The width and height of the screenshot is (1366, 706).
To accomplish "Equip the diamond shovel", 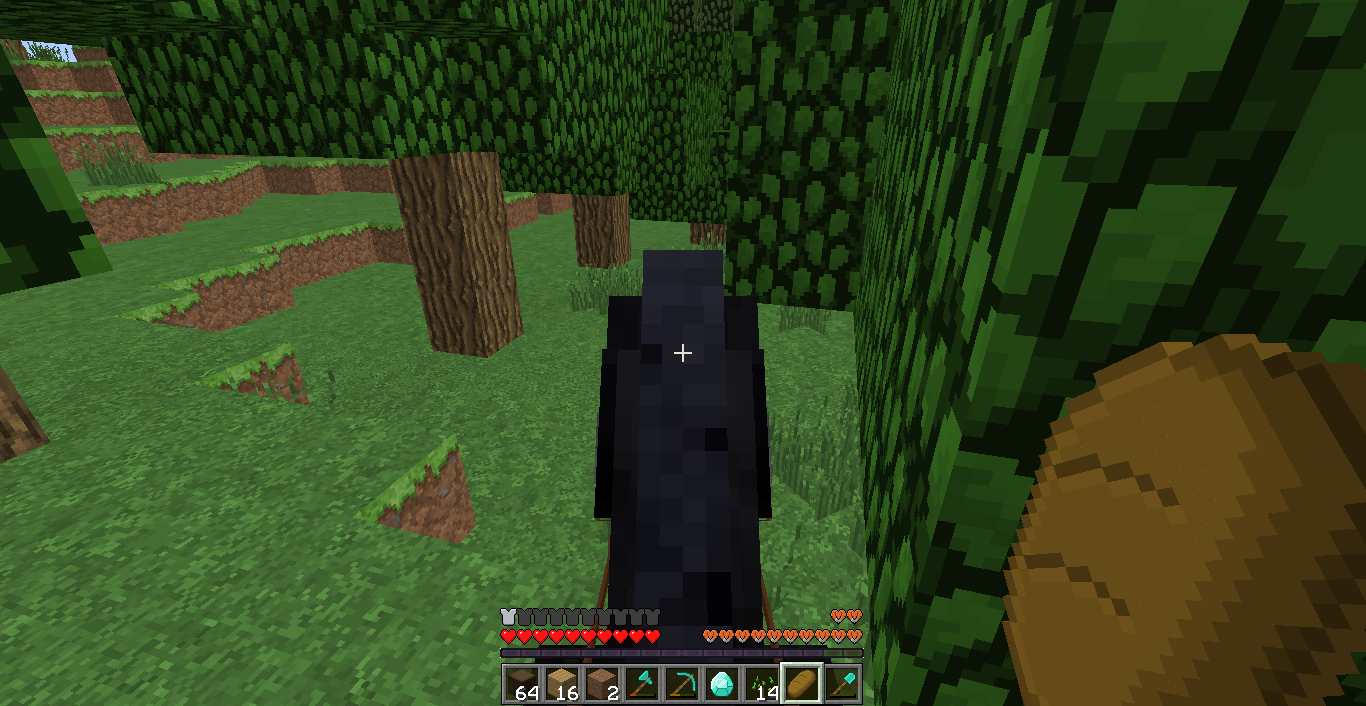I will click(x=841, y=684).
